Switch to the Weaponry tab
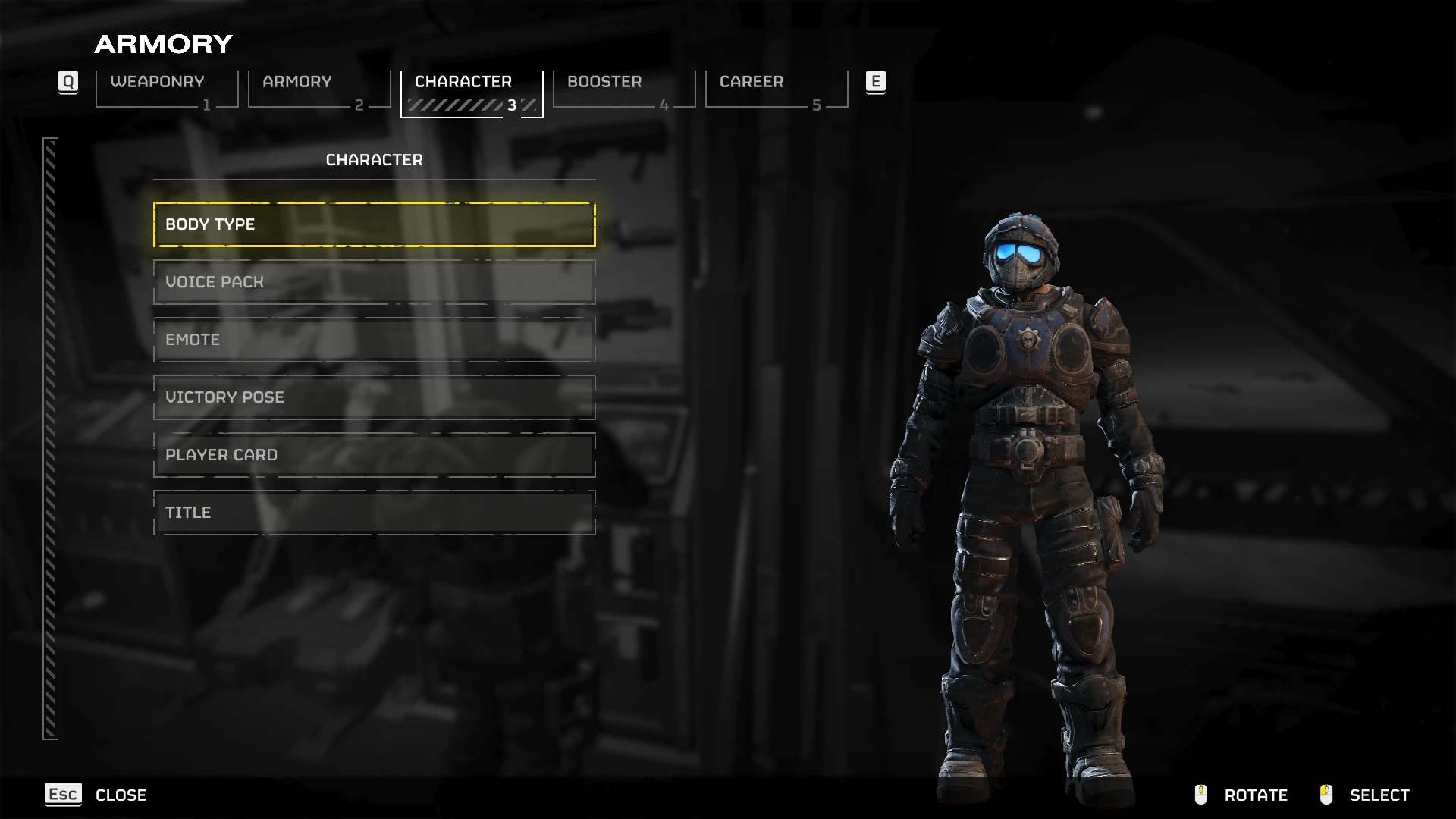 click(x=167, y=89)
